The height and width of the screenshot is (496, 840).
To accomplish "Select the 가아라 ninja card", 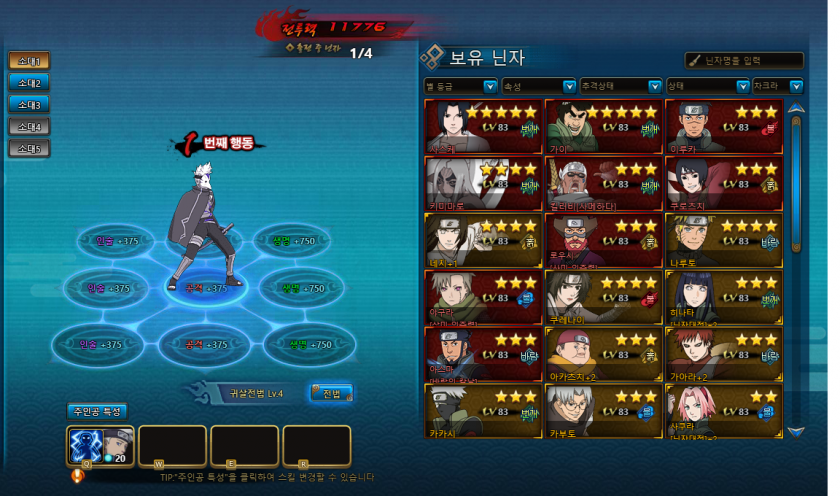I will pyautogui.click(x=723, y=355).
